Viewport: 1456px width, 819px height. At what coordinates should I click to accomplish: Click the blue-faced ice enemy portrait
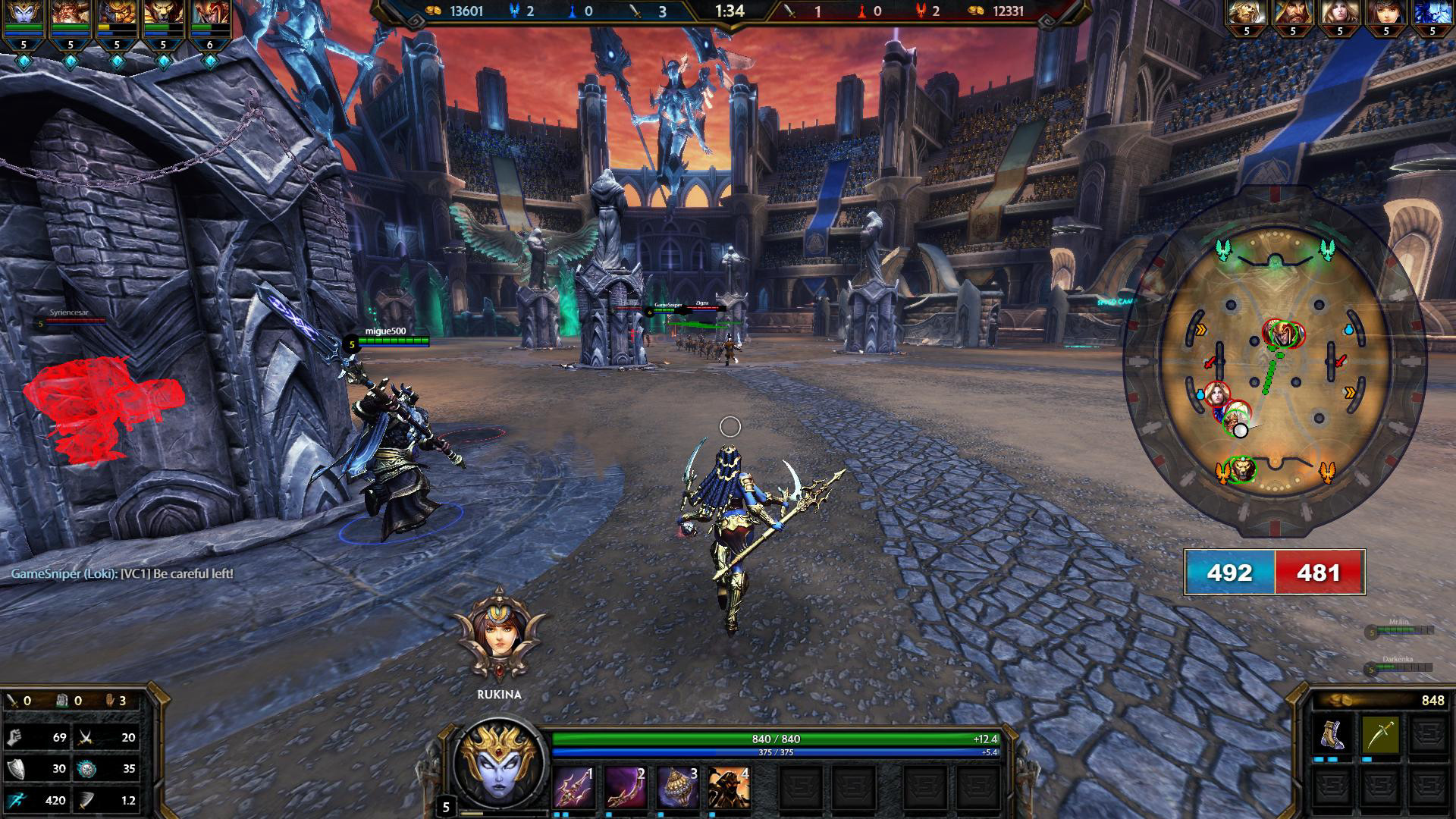[x=1432, y=14]
